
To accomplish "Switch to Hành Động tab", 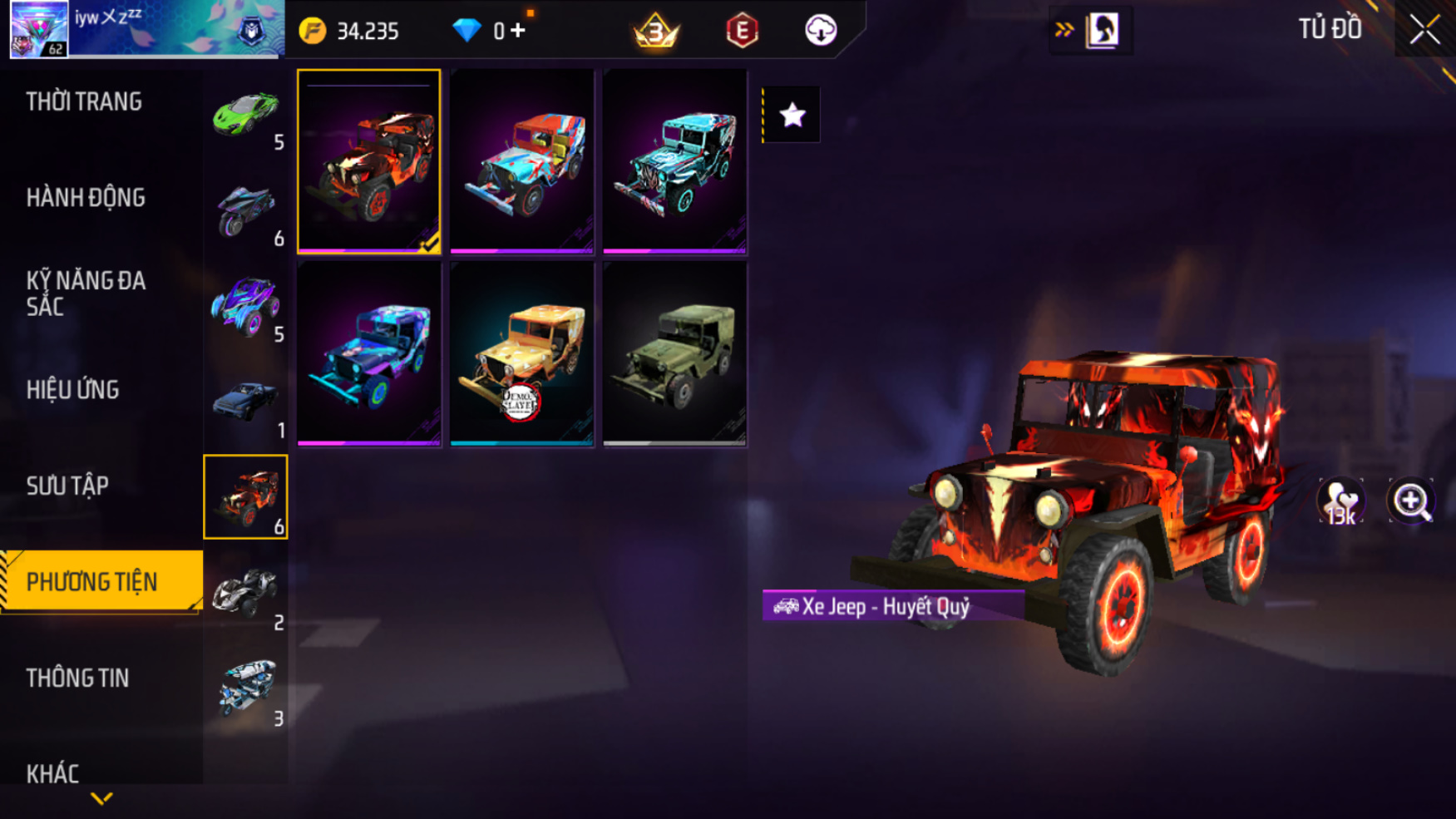I will [x=86, y=198].
